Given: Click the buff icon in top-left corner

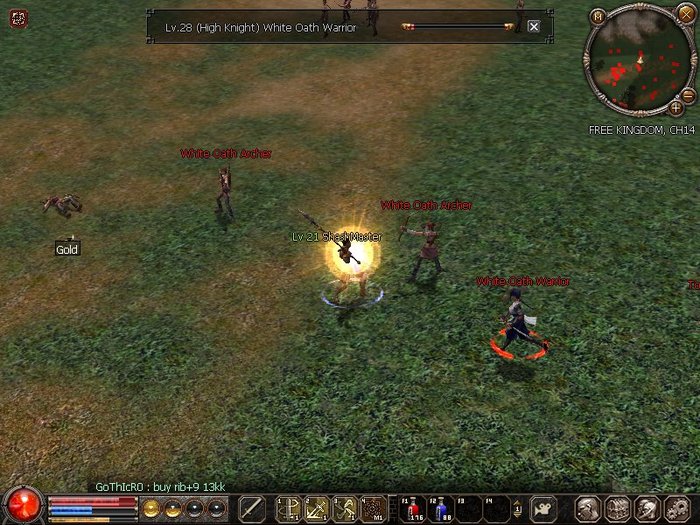Looking at the screenshot, I should click(19, 17).
